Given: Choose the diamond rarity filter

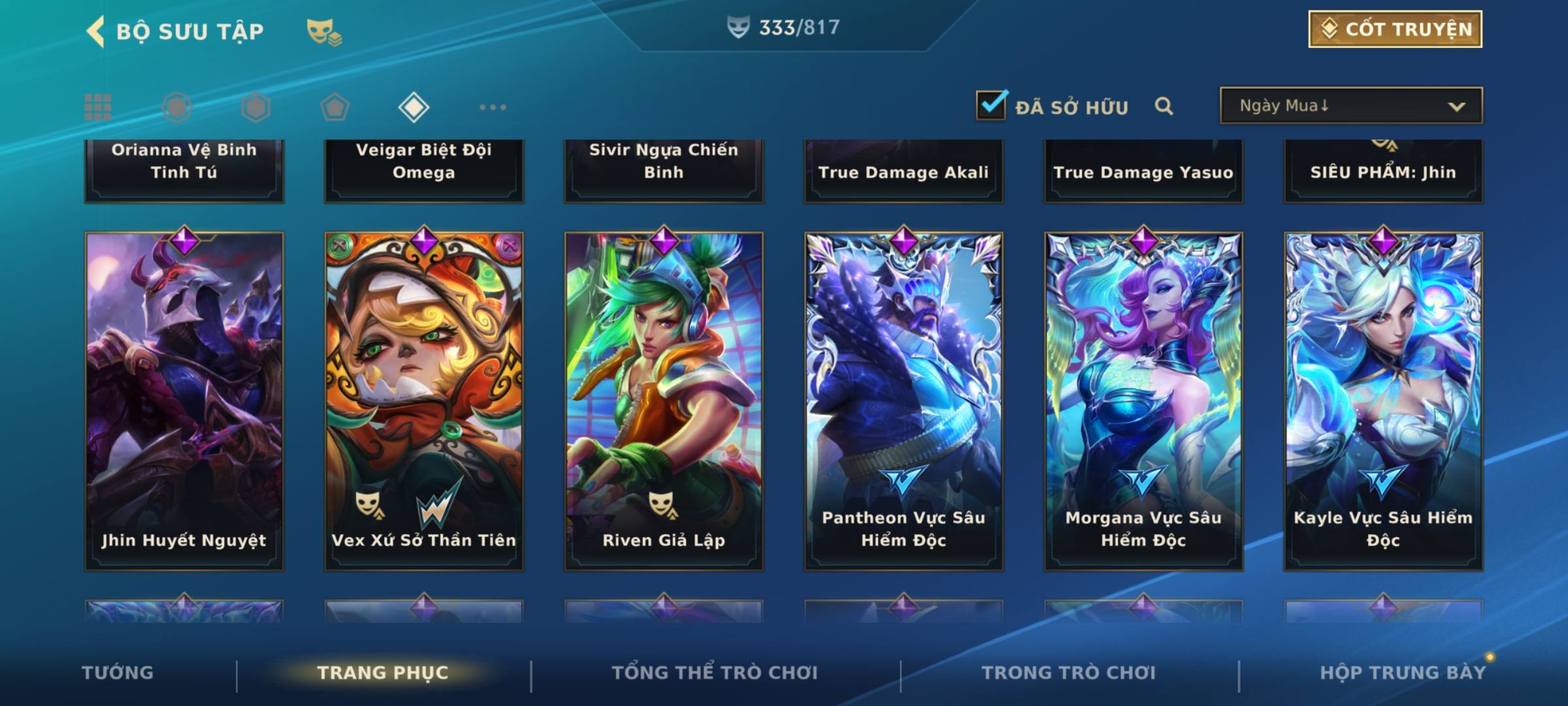Looking at the screenshot, I should tap(414, 107).
